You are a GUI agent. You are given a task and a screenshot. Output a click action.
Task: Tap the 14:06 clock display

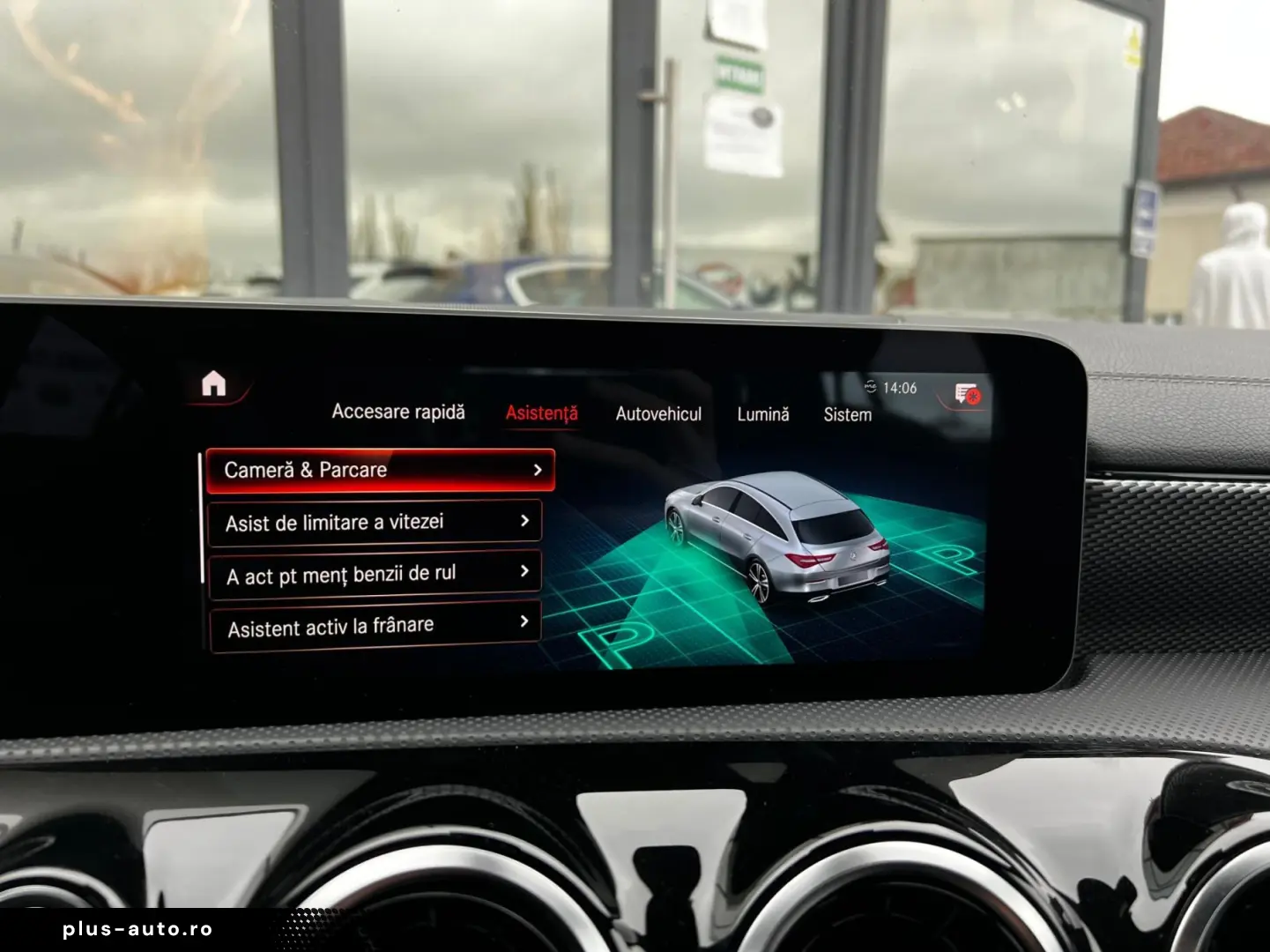899,385
